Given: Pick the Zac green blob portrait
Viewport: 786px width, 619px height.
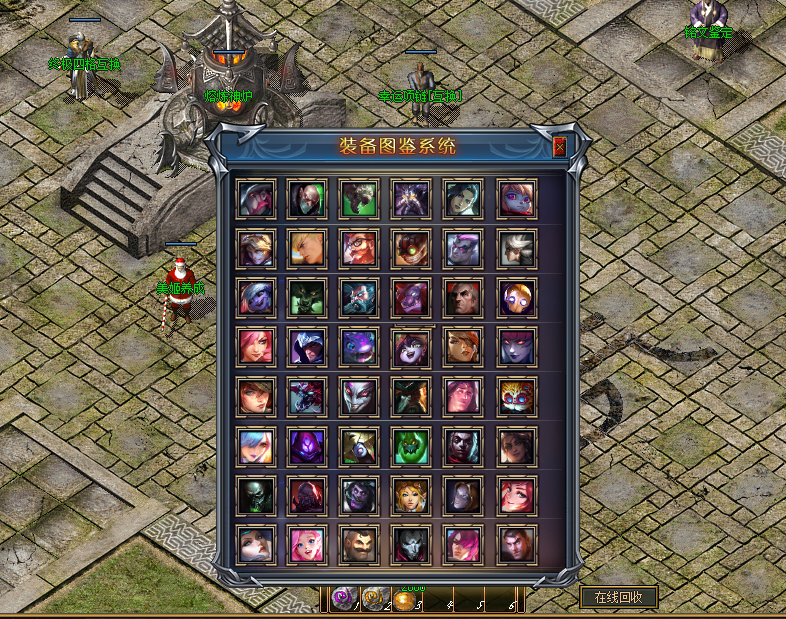Looking at the screenshot, I should [x=411, y=445].
